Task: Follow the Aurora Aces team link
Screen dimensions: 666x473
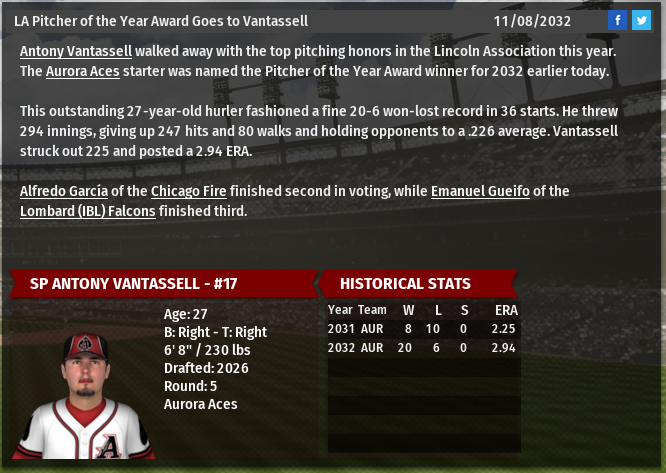Action: [x=80, y=71]
